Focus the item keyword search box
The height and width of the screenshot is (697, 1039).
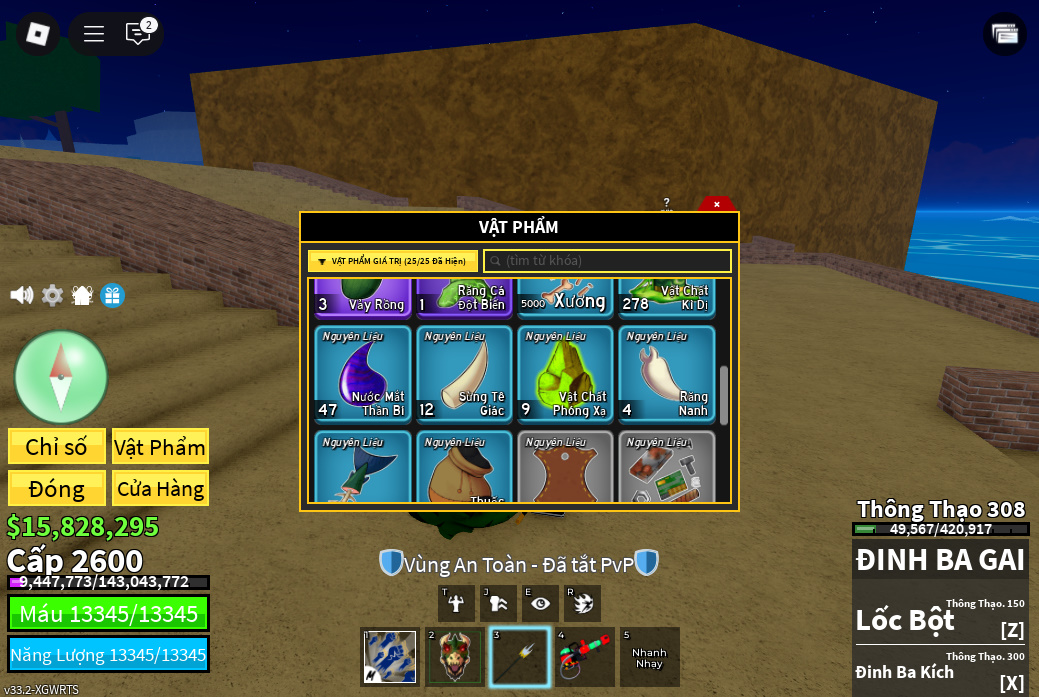click(x=608, y=261)
